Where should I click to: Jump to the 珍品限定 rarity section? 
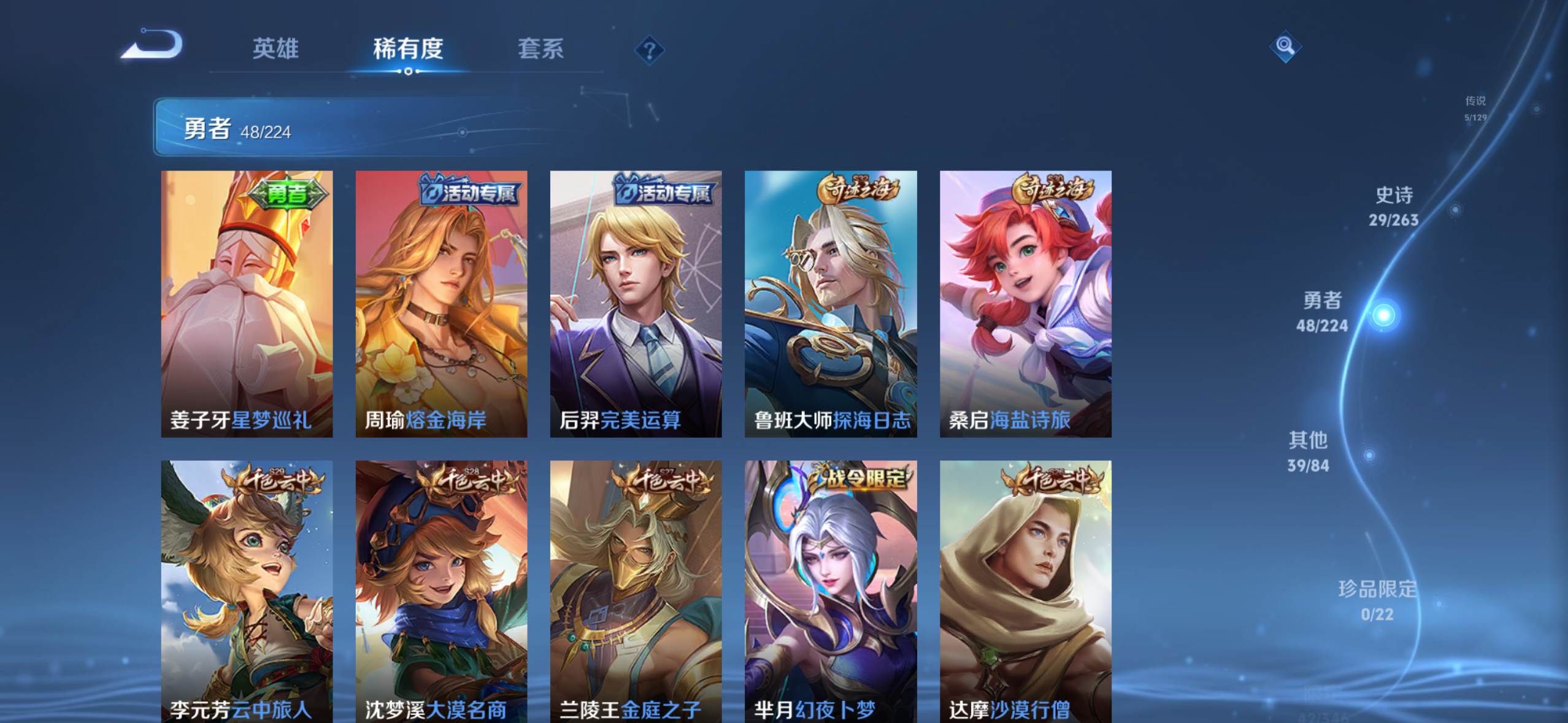coord(1377,599)
